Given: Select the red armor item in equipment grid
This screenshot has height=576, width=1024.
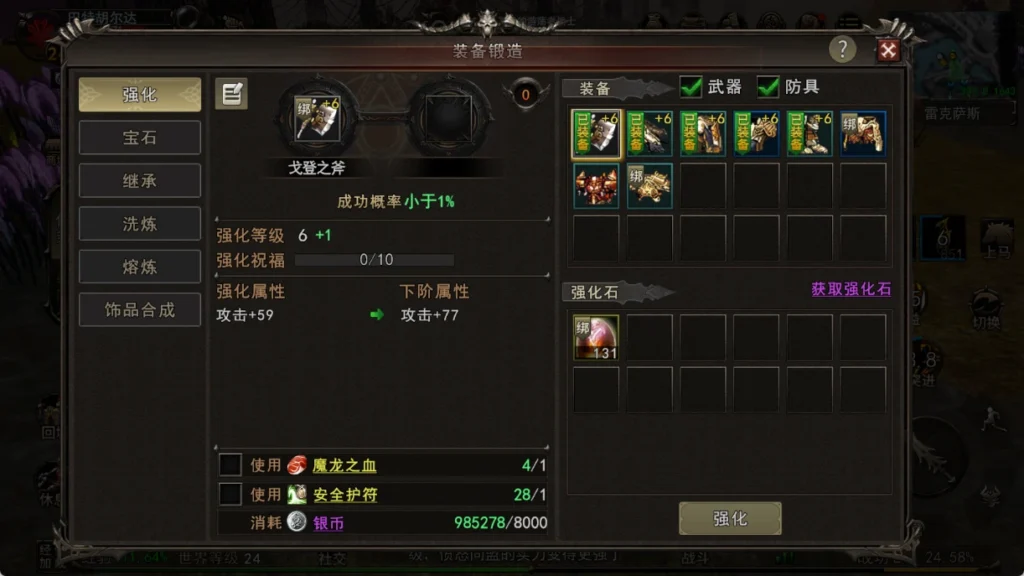Looking at the screenshot, I should 596,186.
